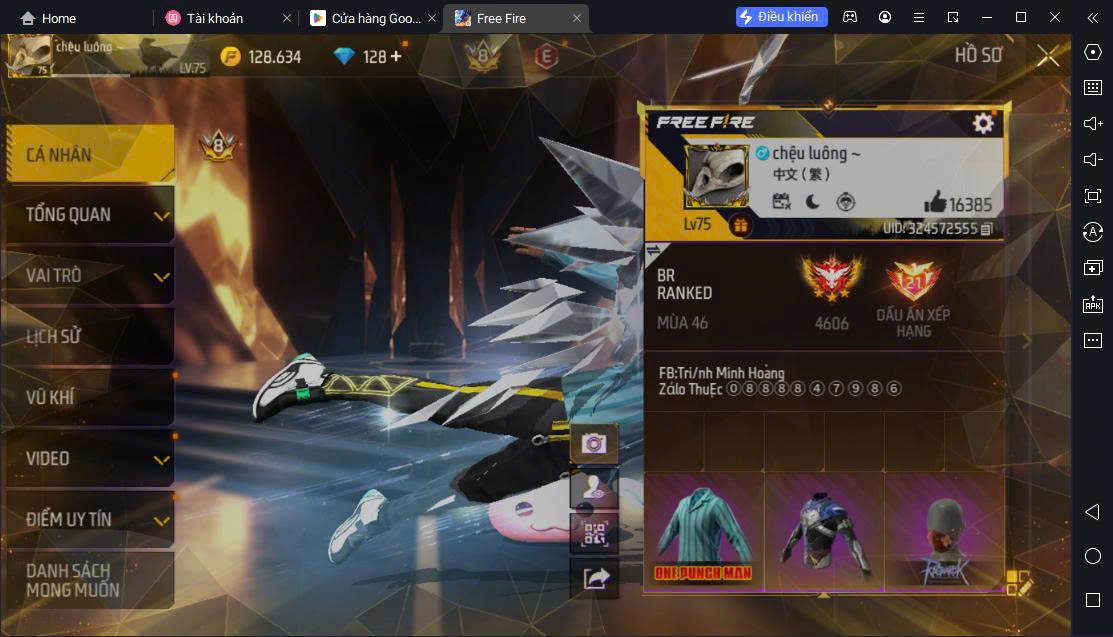This screenshot has height=637, width=1113.
Task: Switch to the VŨ KHÍ tab
Action: pos(89,398)
